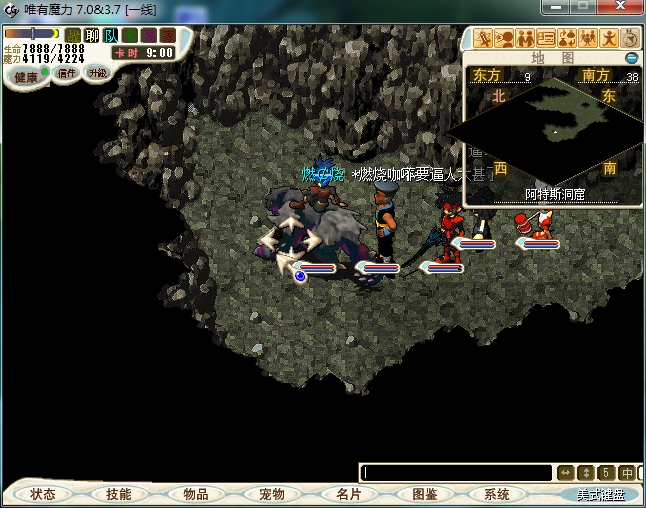Click into the chat input box
This screenshot has height=508, width=646.
[456, 472]
